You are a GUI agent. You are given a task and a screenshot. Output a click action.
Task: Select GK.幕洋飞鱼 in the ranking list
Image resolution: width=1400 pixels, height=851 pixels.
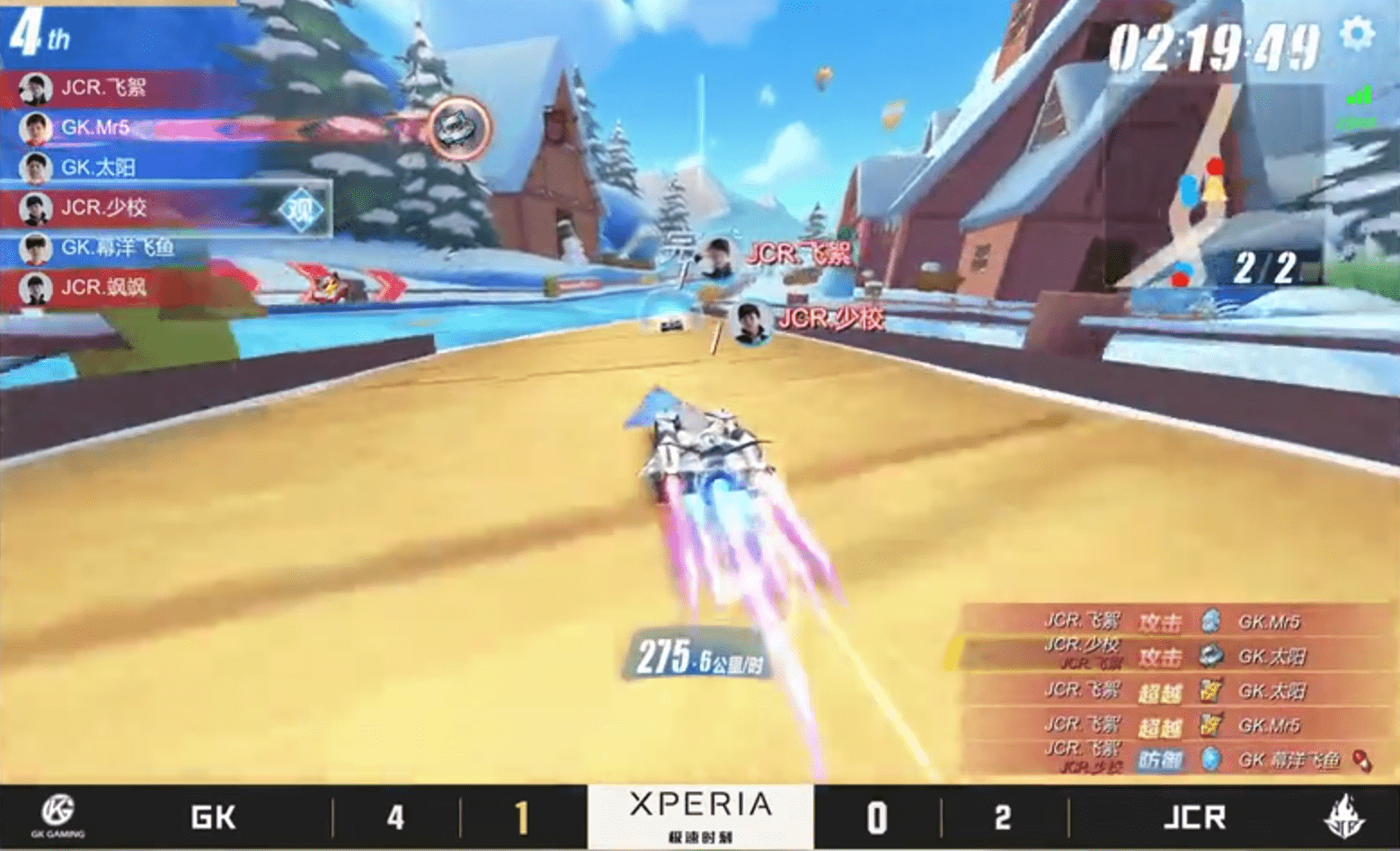(x=117, y=248)
